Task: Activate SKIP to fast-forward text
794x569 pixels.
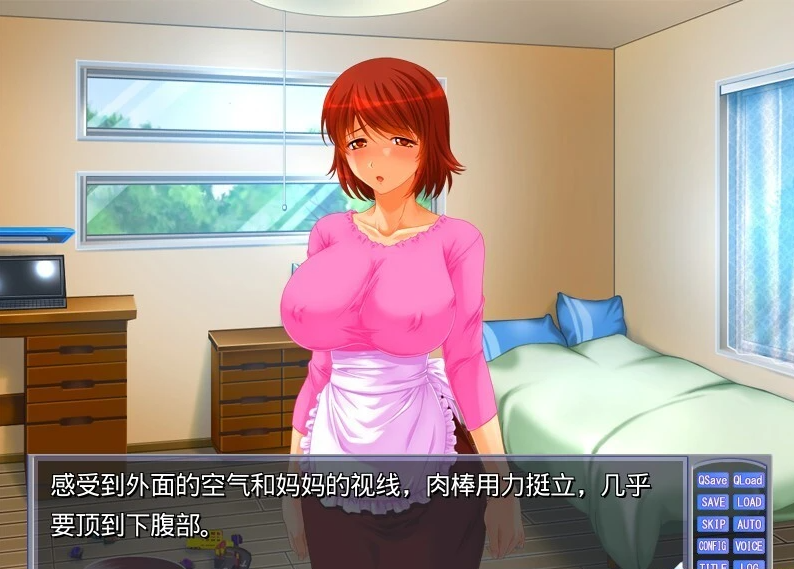Action: (x=713, y=525)
